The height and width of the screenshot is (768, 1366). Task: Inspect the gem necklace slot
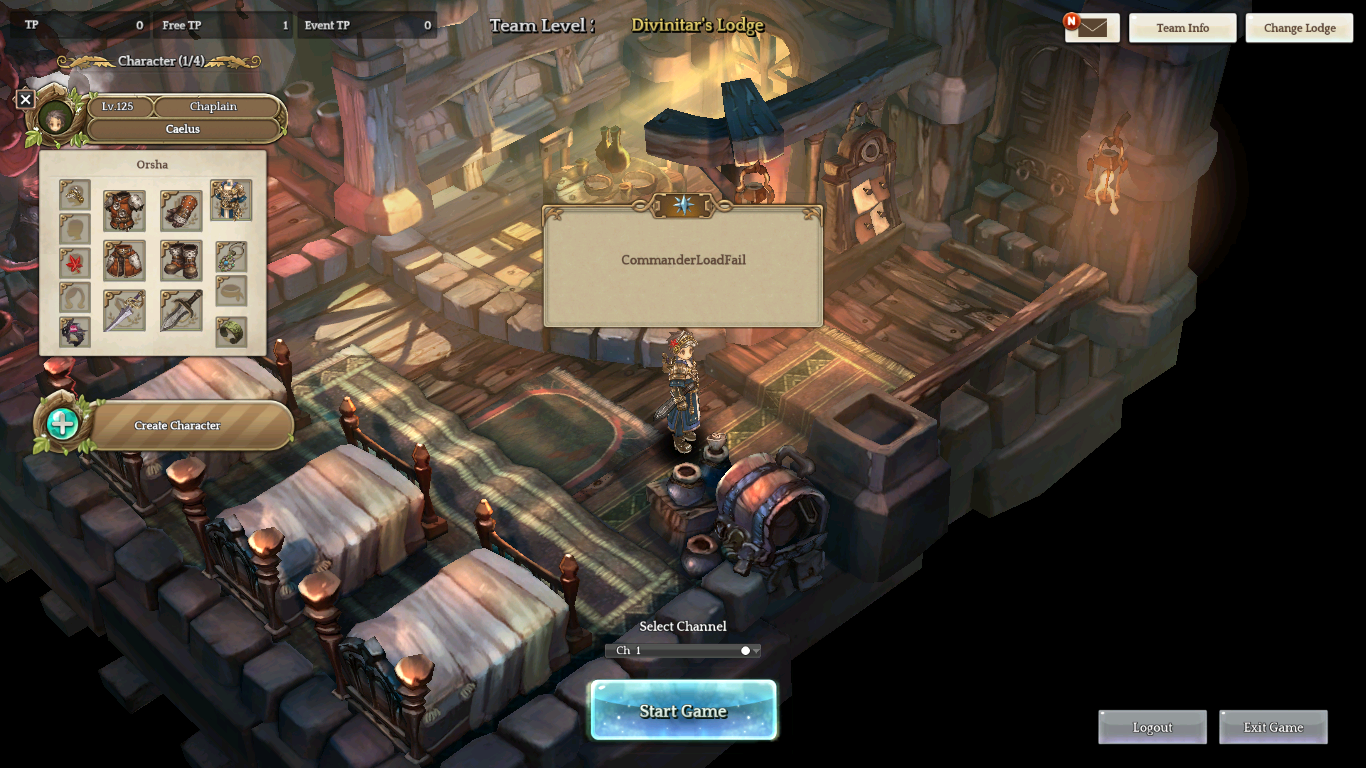point(231,256)
